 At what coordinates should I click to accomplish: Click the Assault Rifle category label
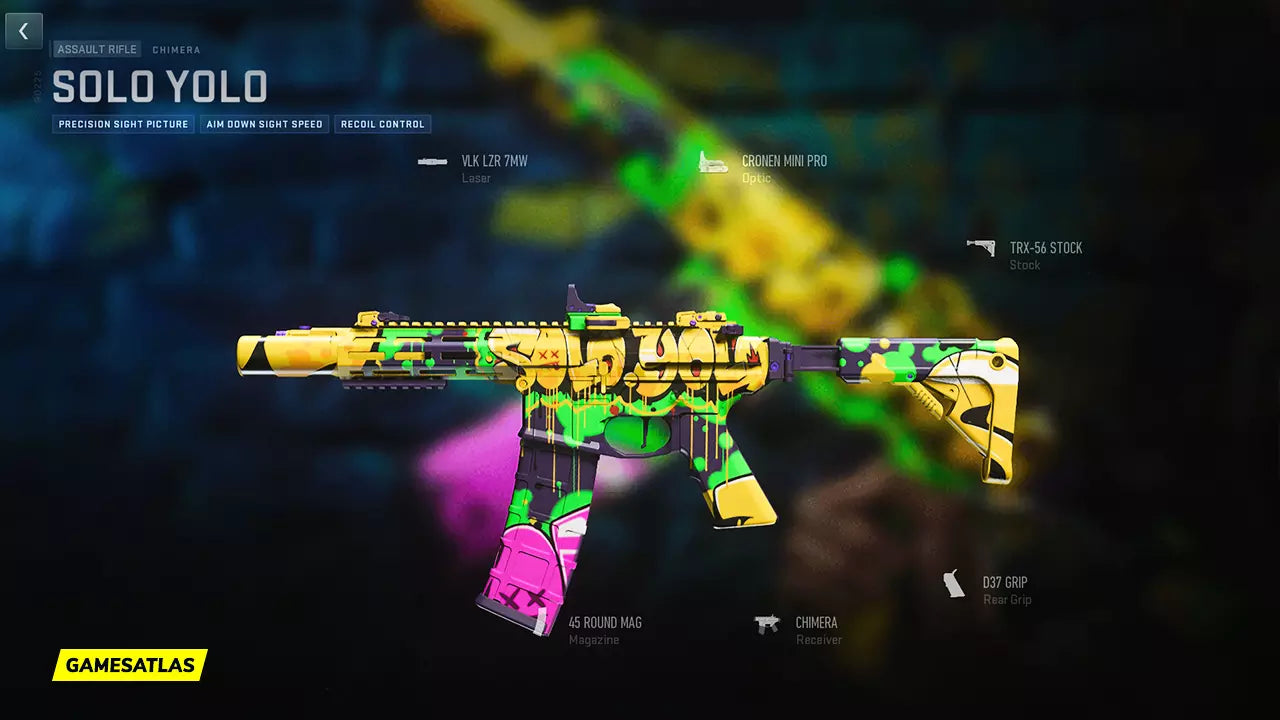tap(97, 49)
